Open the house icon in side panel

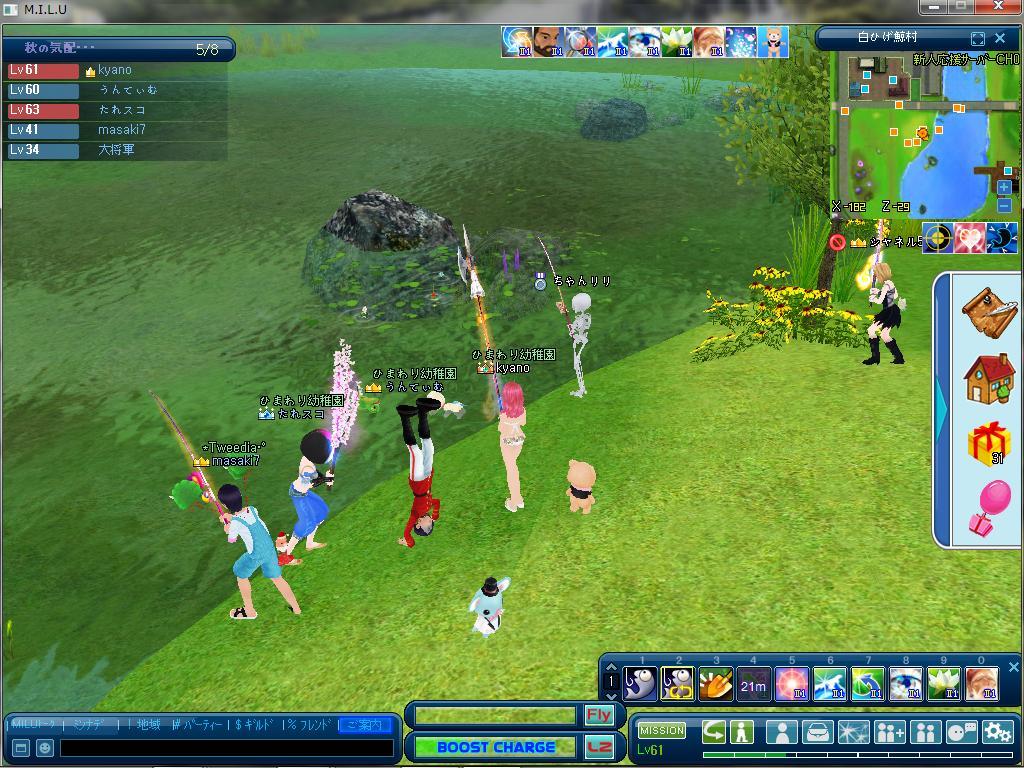[x=988, y=378]
